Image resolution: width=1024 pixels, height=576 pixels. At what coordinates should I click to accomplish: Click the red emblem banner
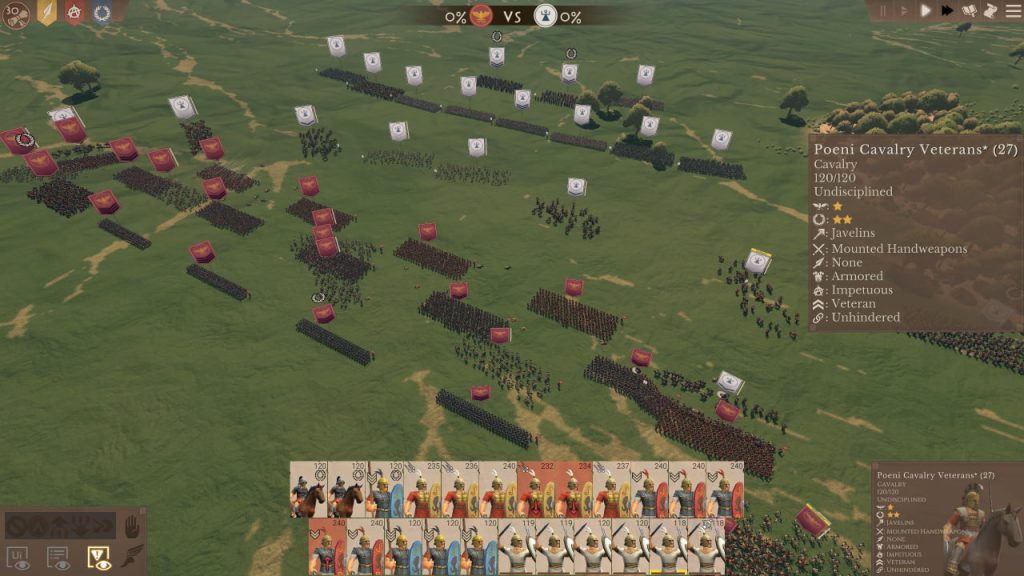tap(74, 12)
